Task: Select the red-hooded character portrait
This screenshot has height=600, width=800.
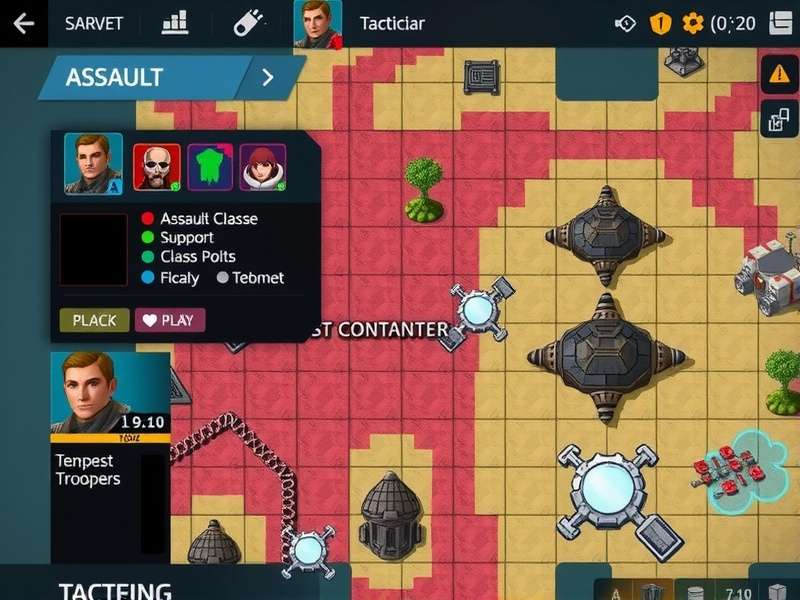Action: [263, 167]
